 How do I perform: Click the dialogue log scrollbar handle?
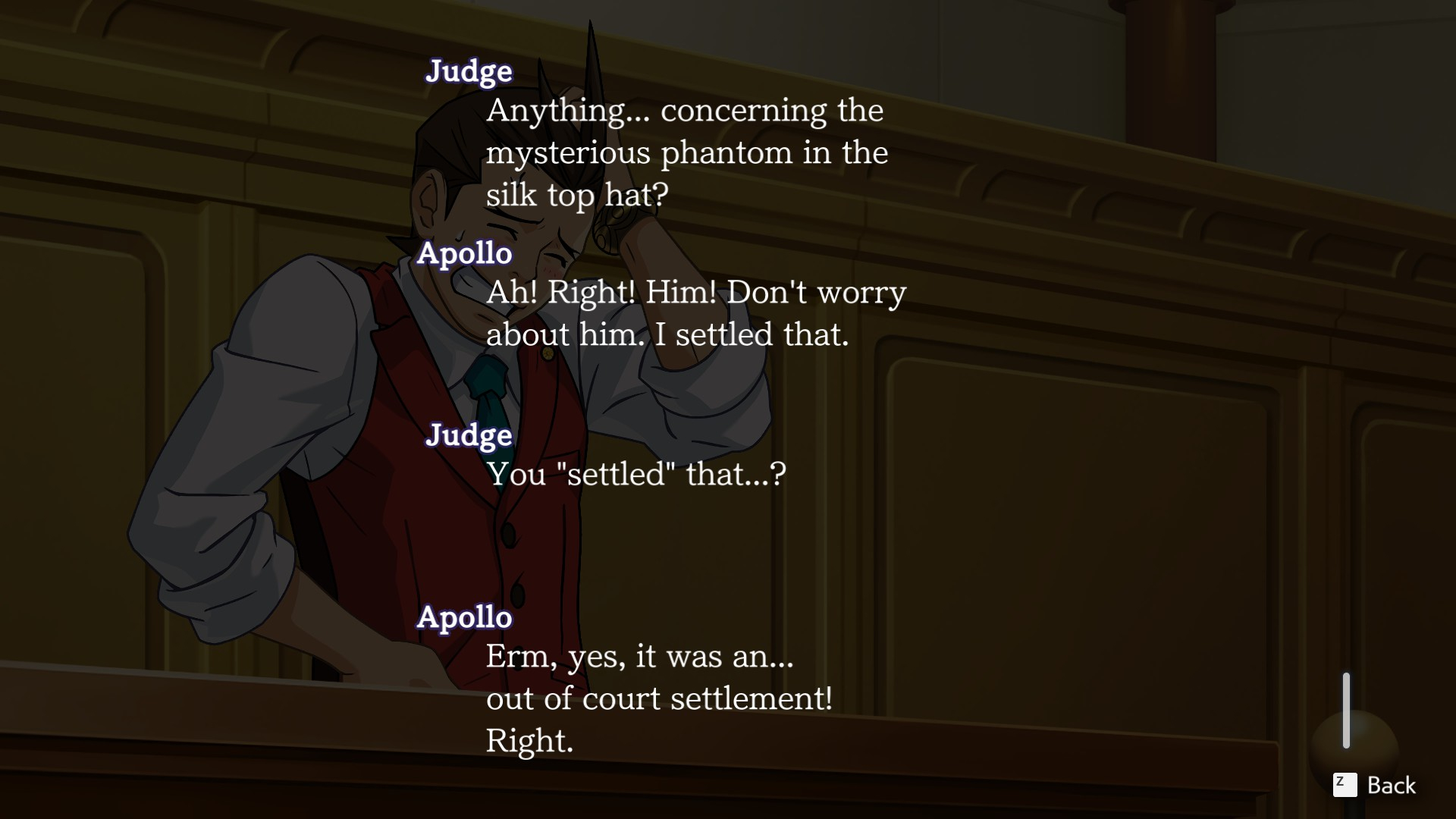pos(1346,710)
